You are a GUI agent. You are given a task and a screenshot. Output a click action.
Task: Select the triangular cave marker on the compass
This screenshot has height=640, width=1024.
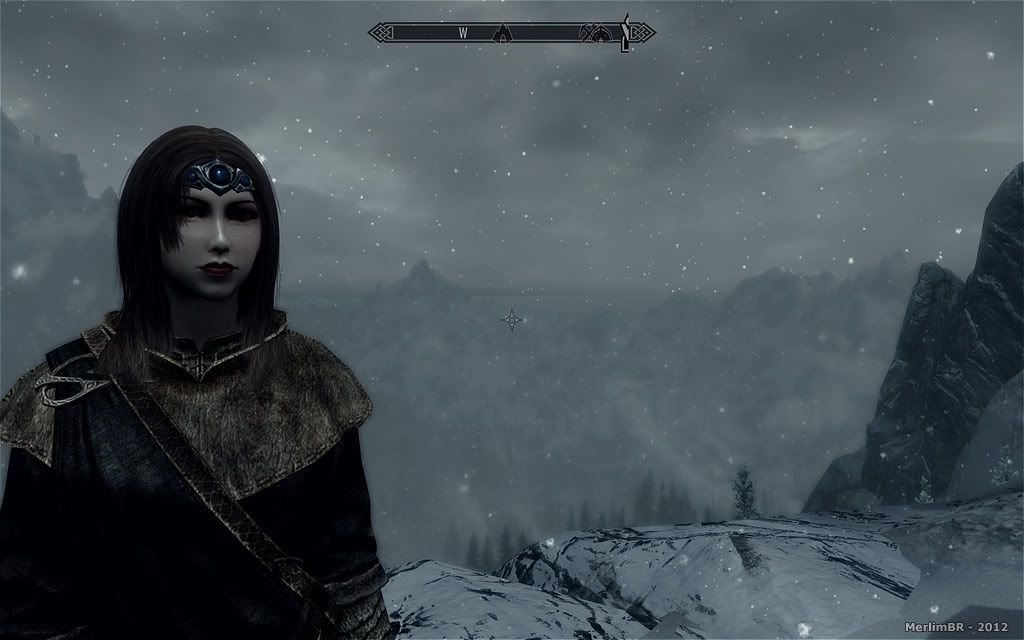(x=504, y=33)
